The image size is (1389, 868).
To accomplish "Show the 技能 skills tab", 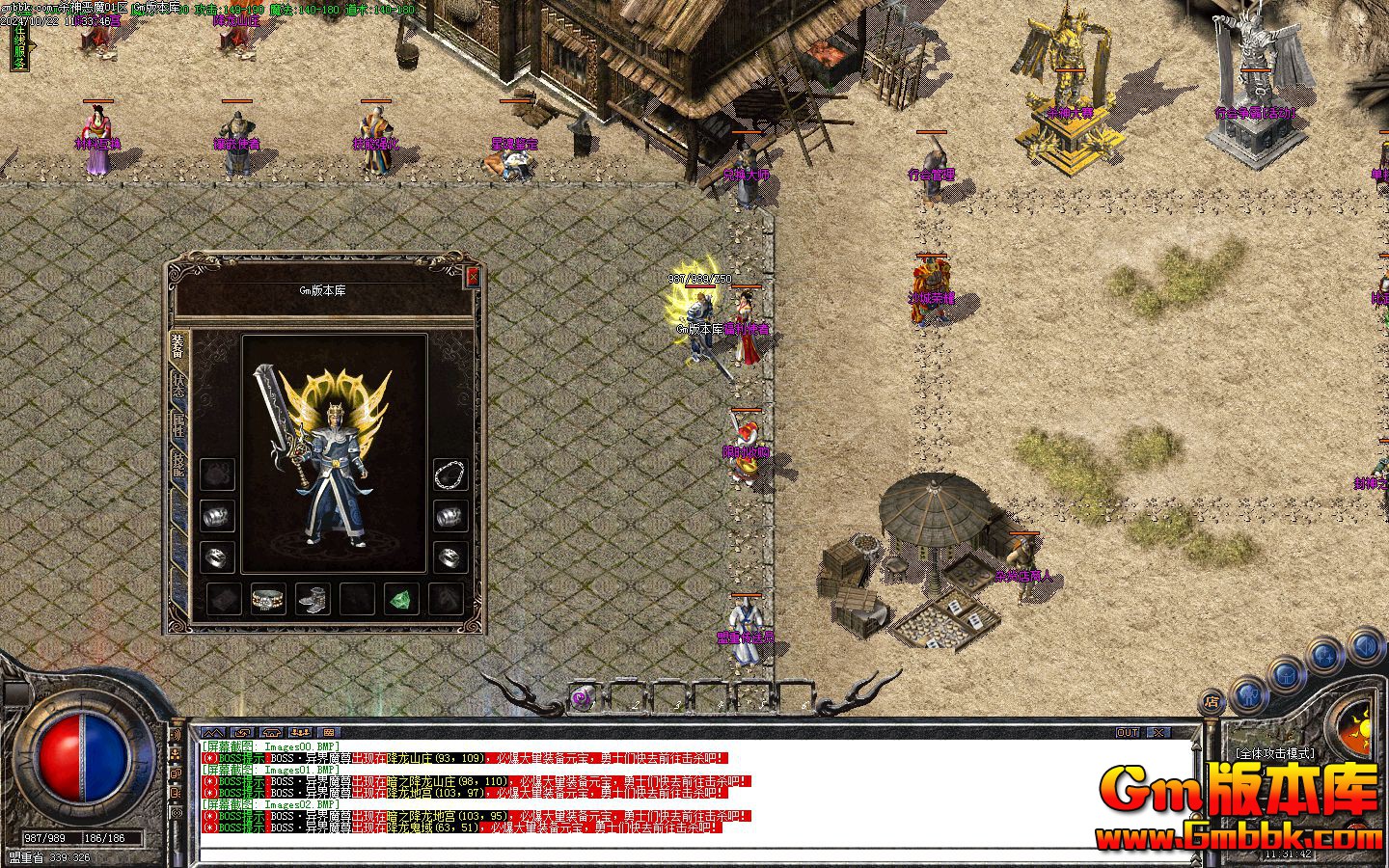I will pyautogui.click(x=178, y=466).
